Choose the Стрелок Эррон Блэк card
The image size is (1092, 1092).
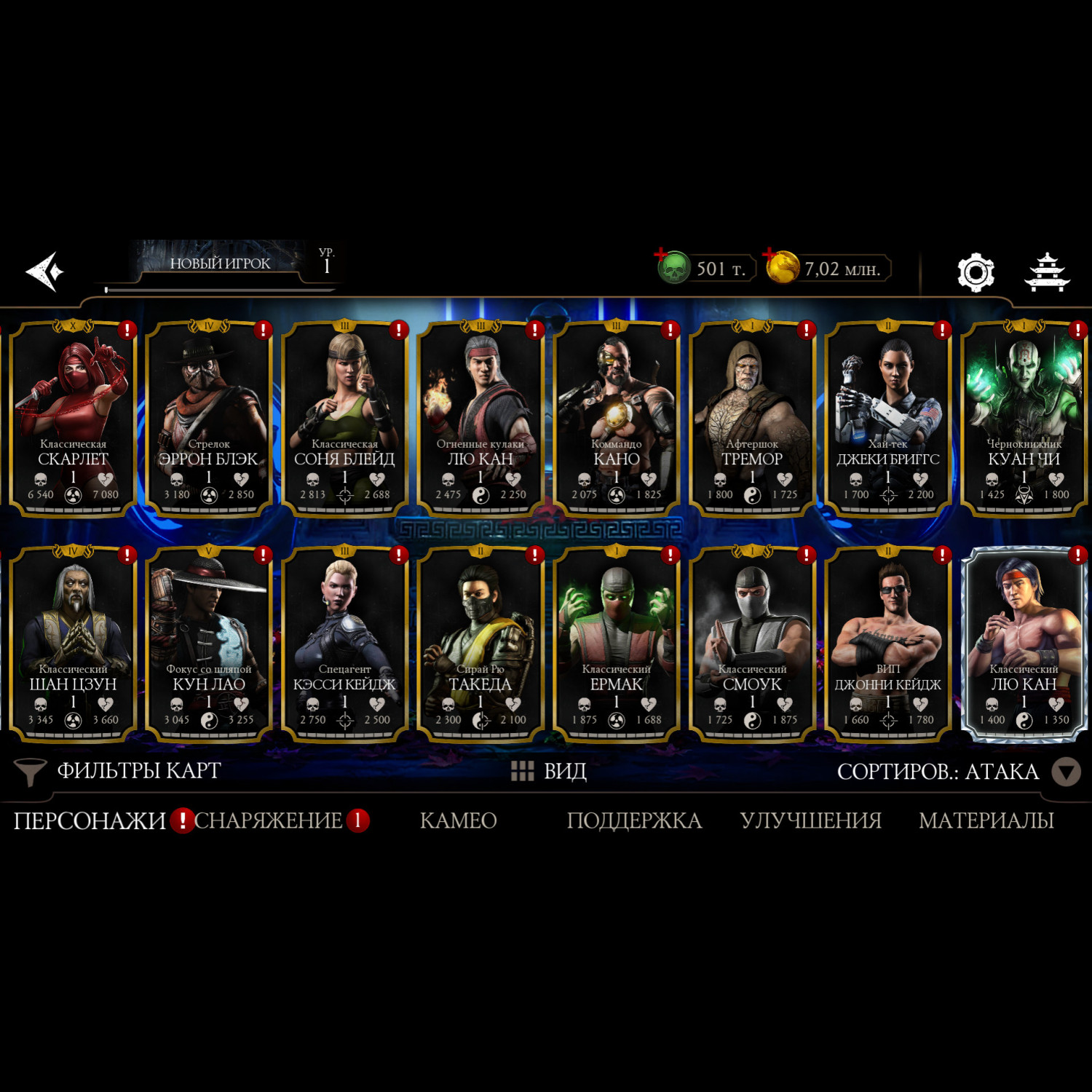pyautogui.click(x=209, y=419)
